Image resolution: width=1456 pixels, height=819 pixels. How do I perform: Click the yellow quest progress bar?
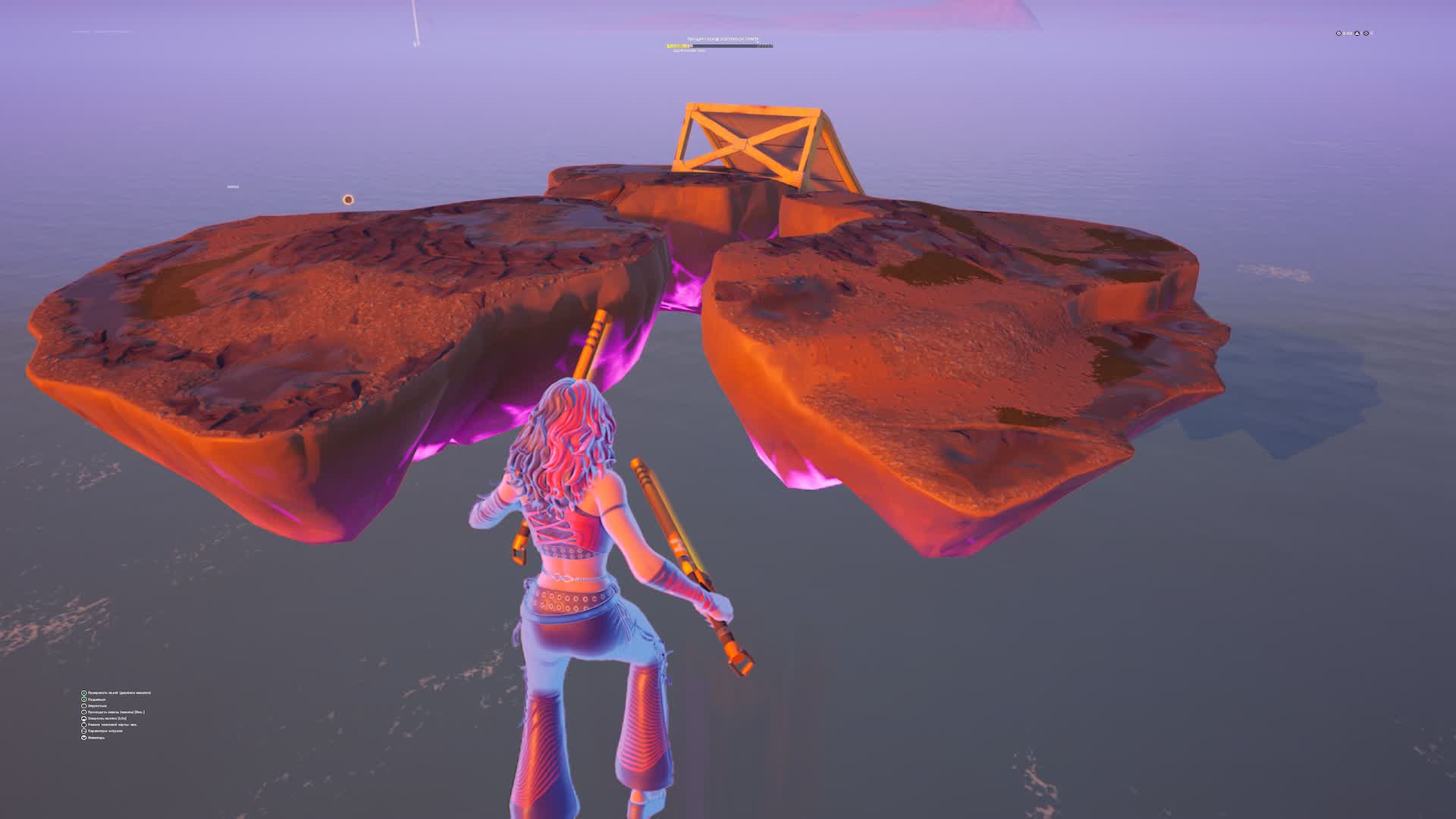[x=679, y=45]
